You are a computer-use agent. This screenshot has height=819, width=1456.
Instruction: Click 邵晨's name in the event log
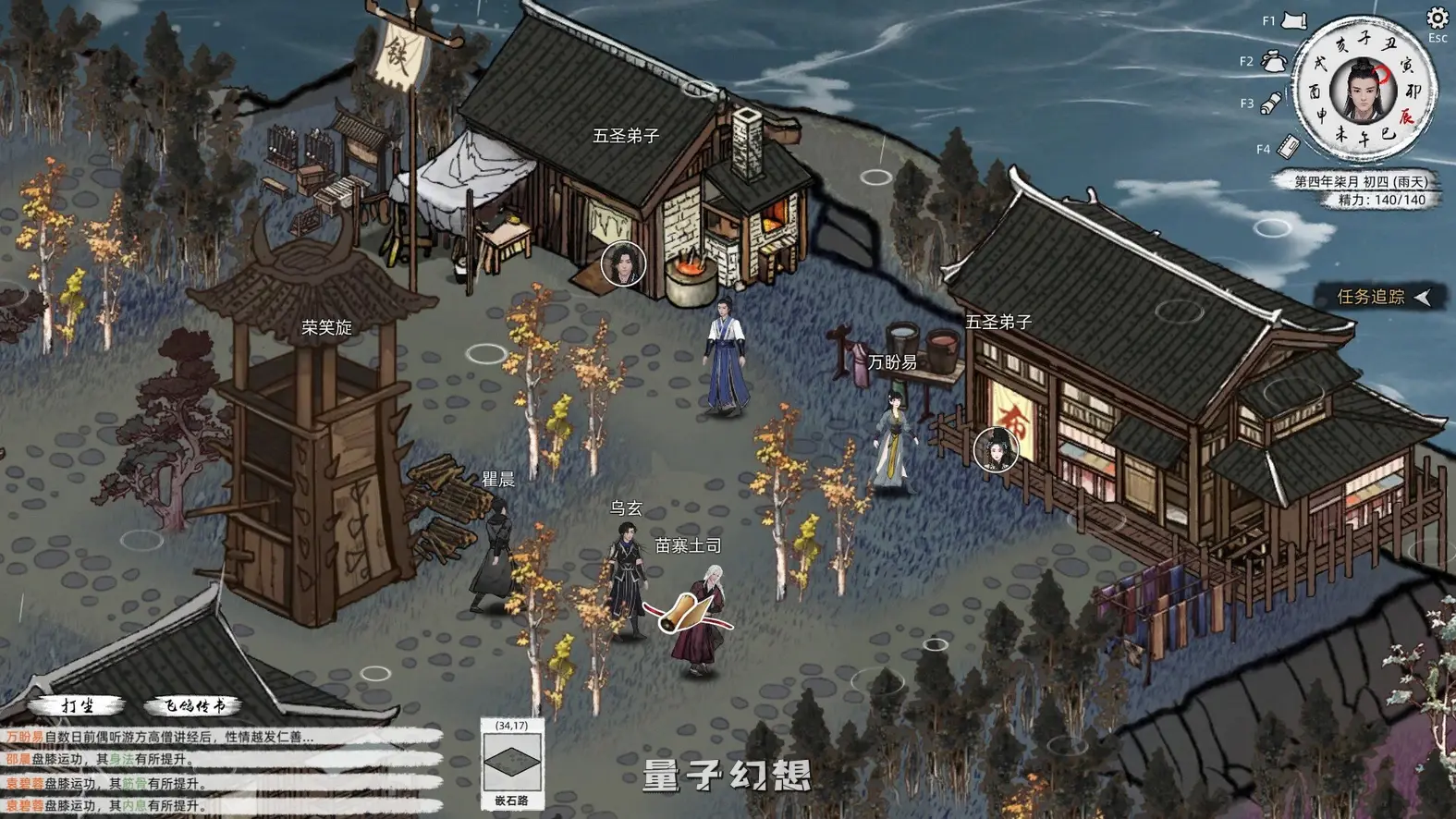(18, 758)
